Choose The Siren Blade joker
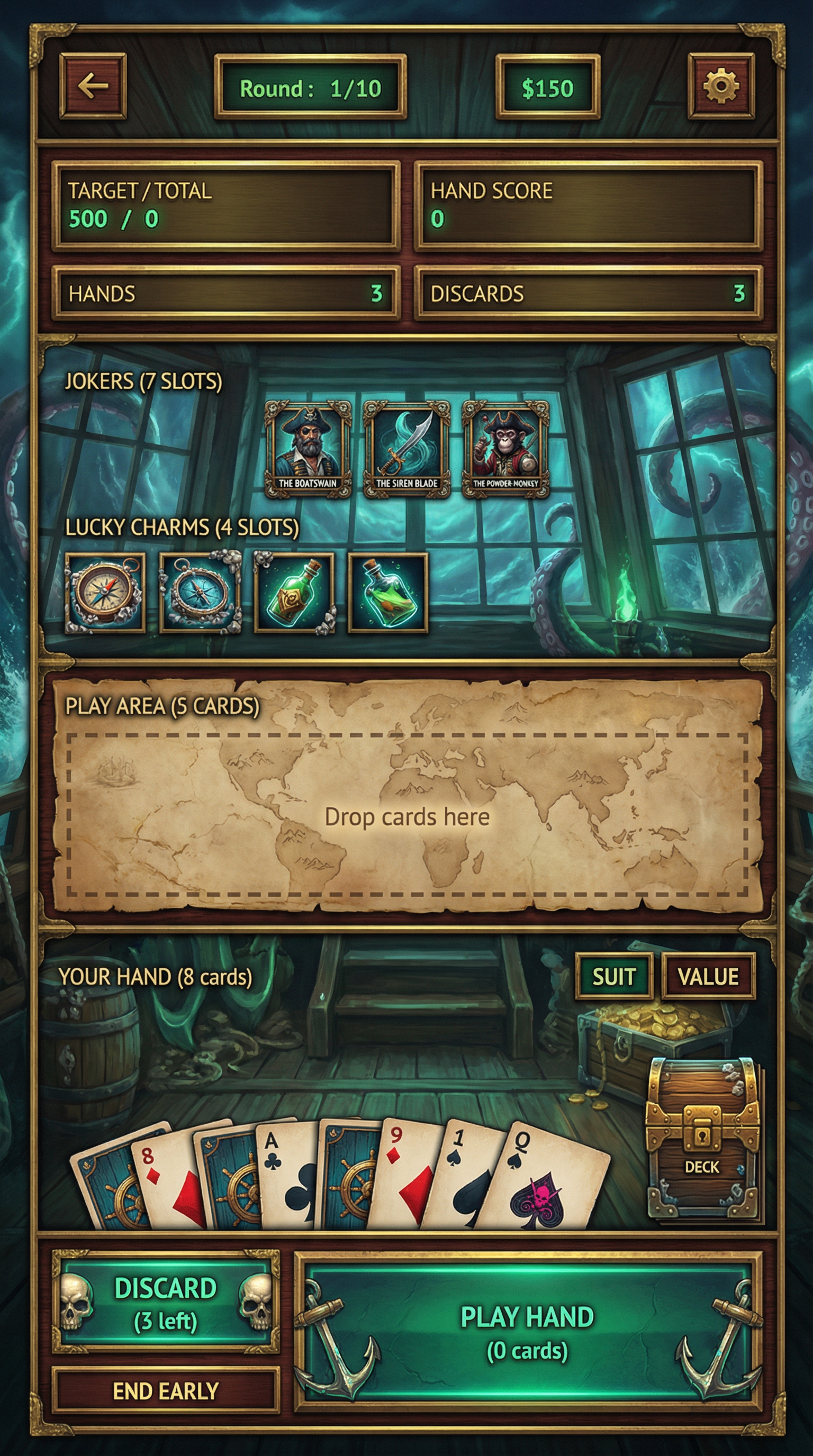The height and width of the screenshot is (1456, 813). coord(406,448)
